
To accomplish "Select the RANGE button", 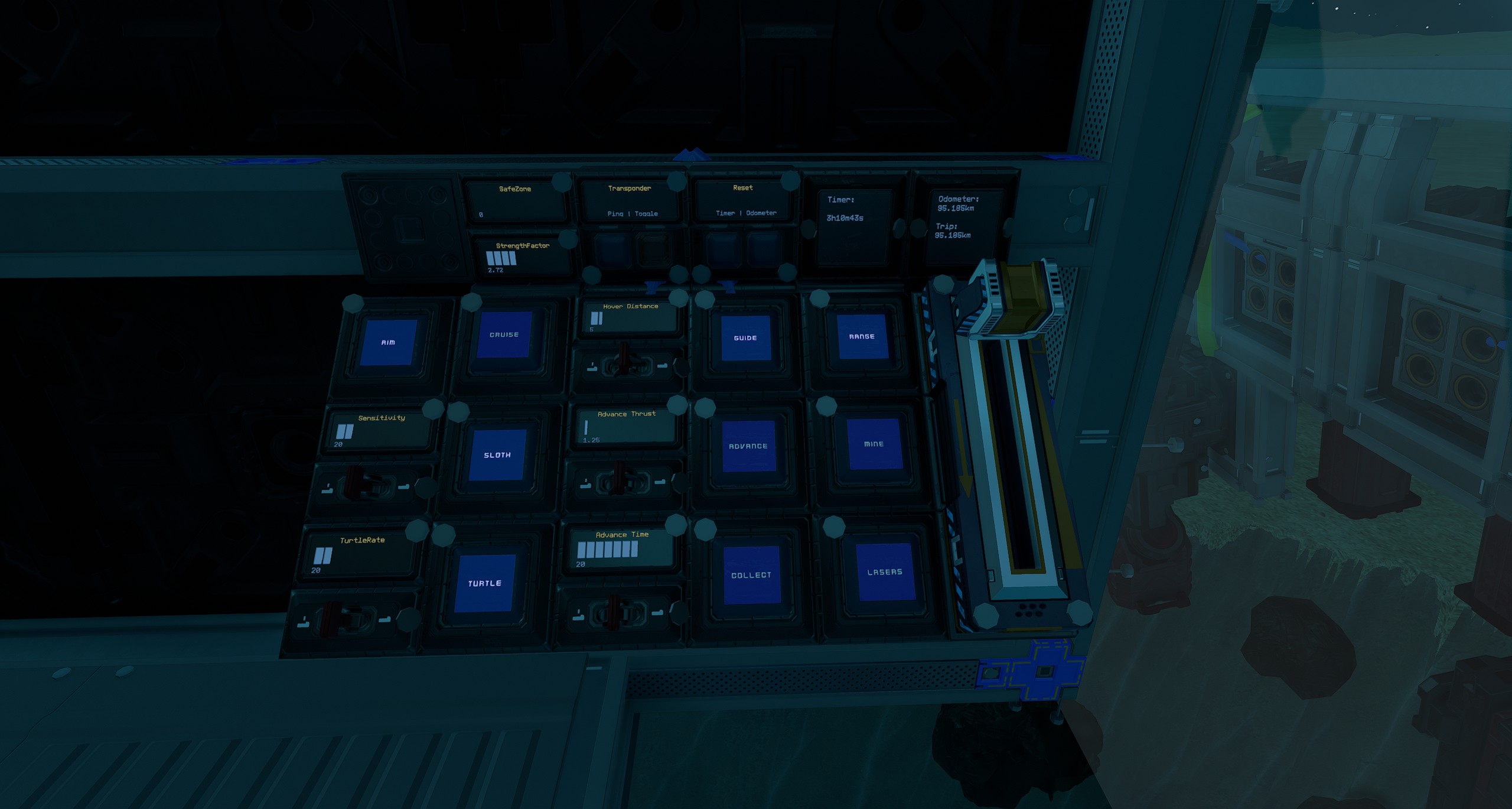I will coord(862,336).
